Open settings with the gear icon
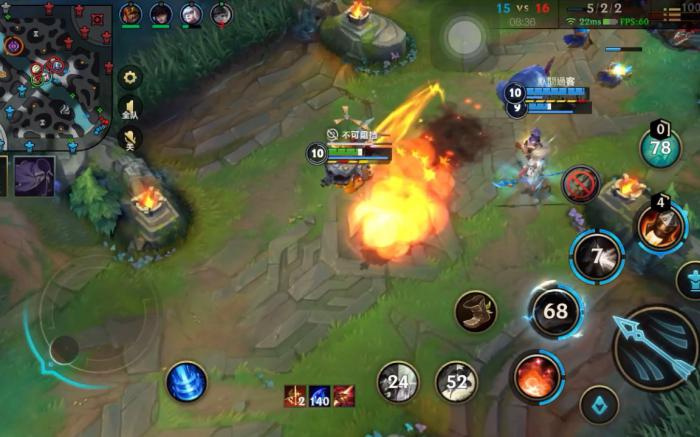This screenshot has width=700, height=437. click(x=130, y=77)
